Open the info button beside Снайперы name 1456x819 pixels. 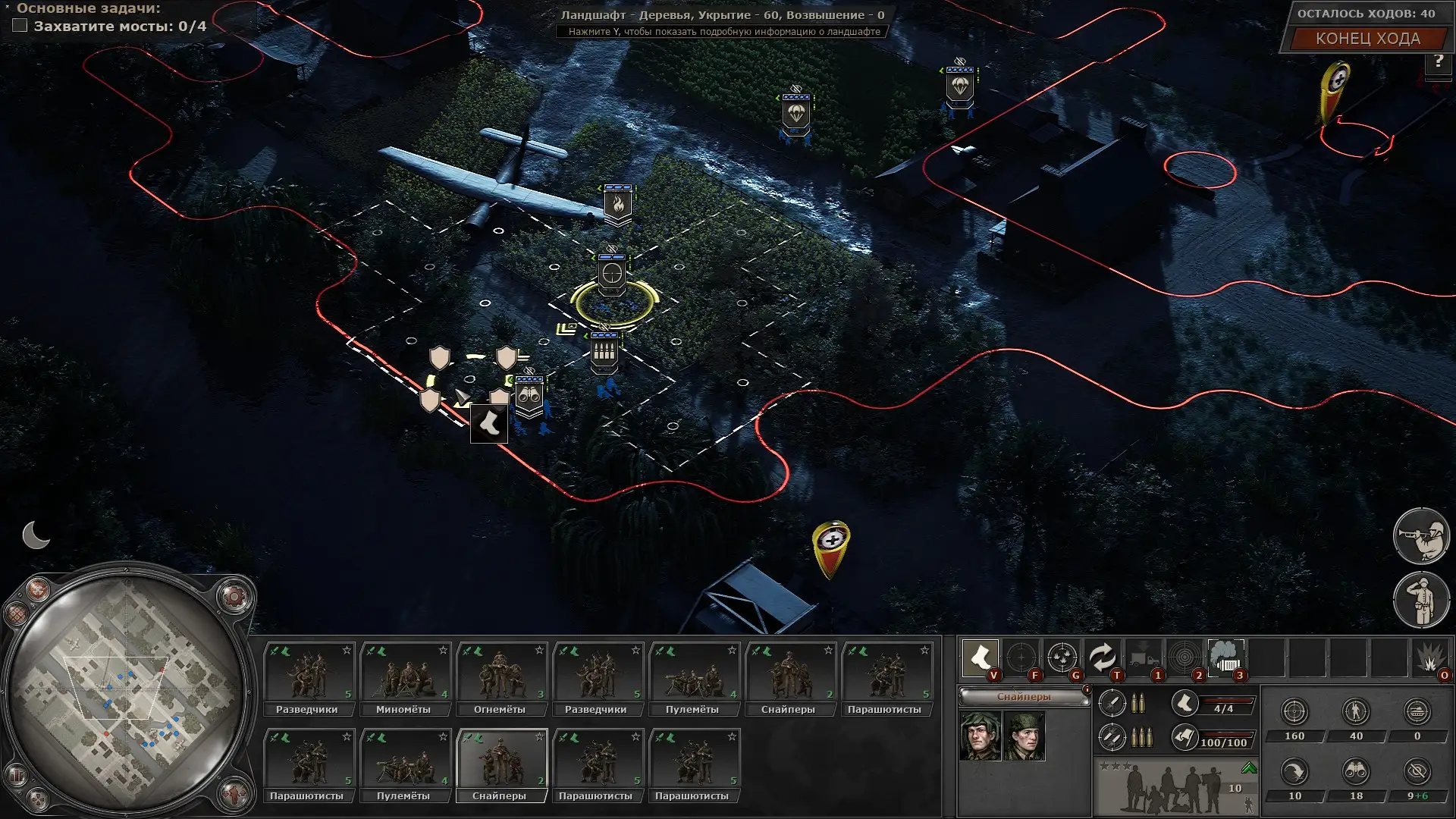[x=1087, y=689]
